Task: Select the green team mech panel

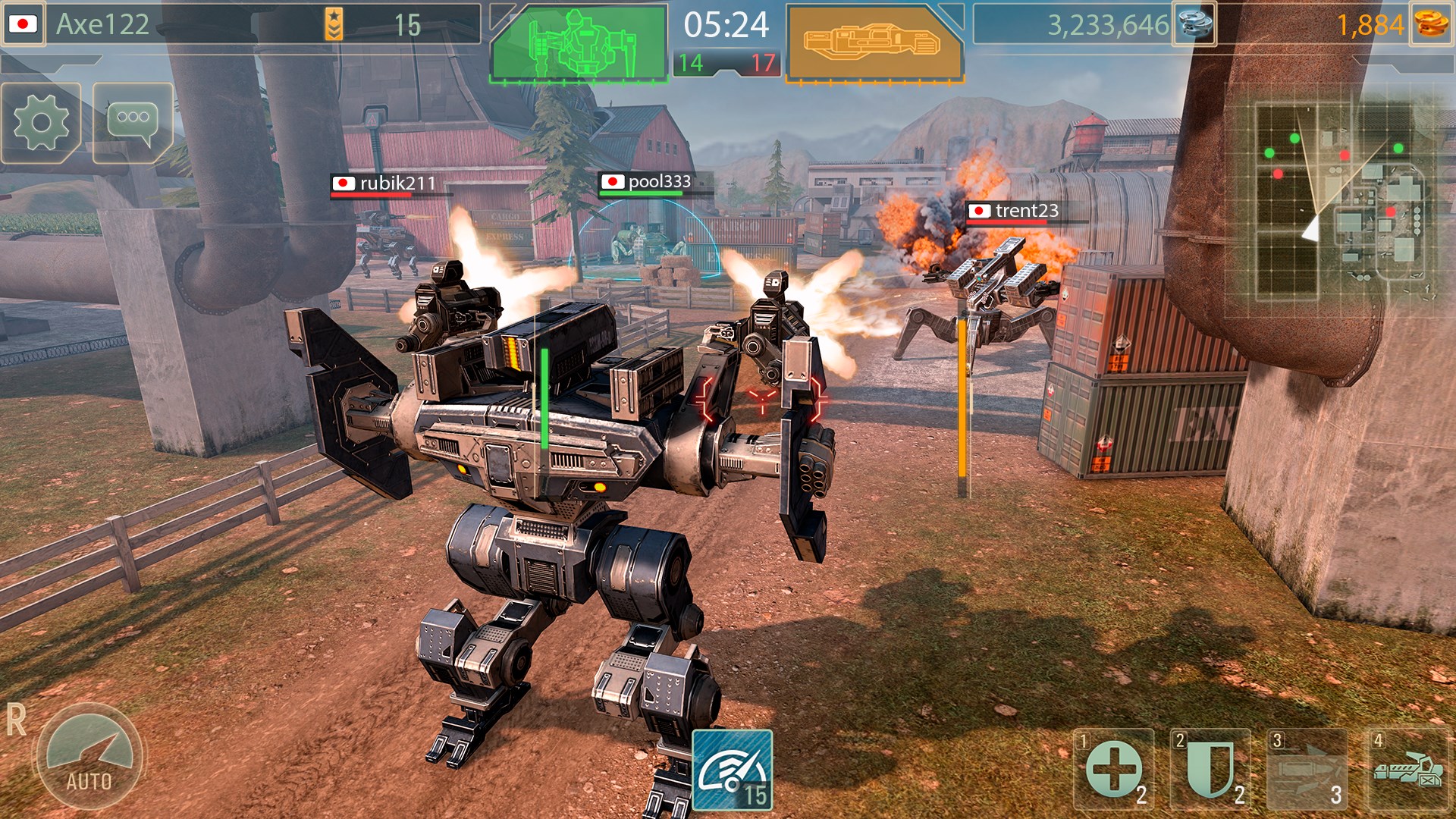Action: tap(579, 43)
